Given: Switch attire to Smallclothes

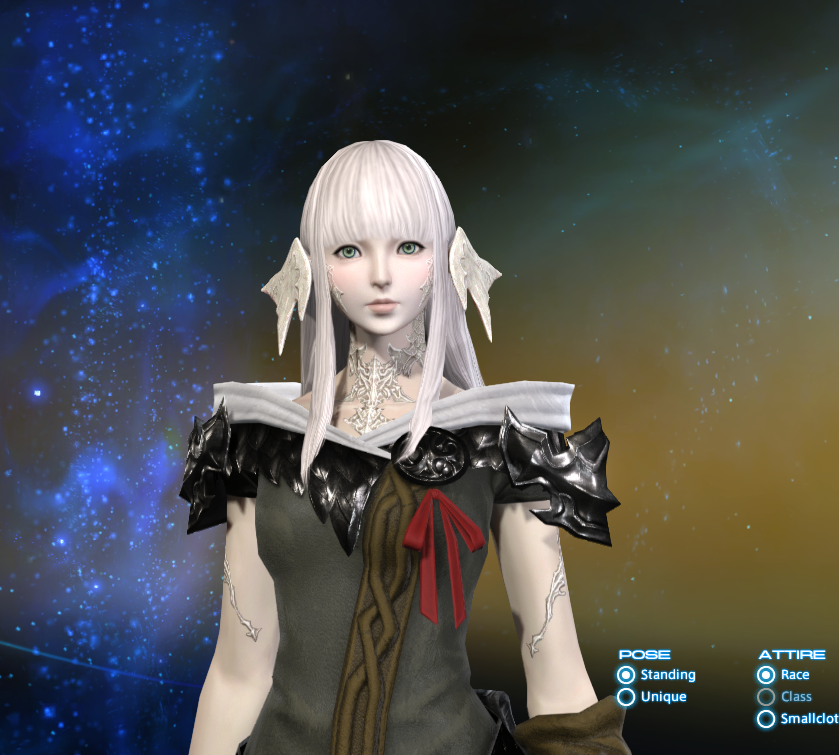Looking at the screenshot, I should [766, 719].
